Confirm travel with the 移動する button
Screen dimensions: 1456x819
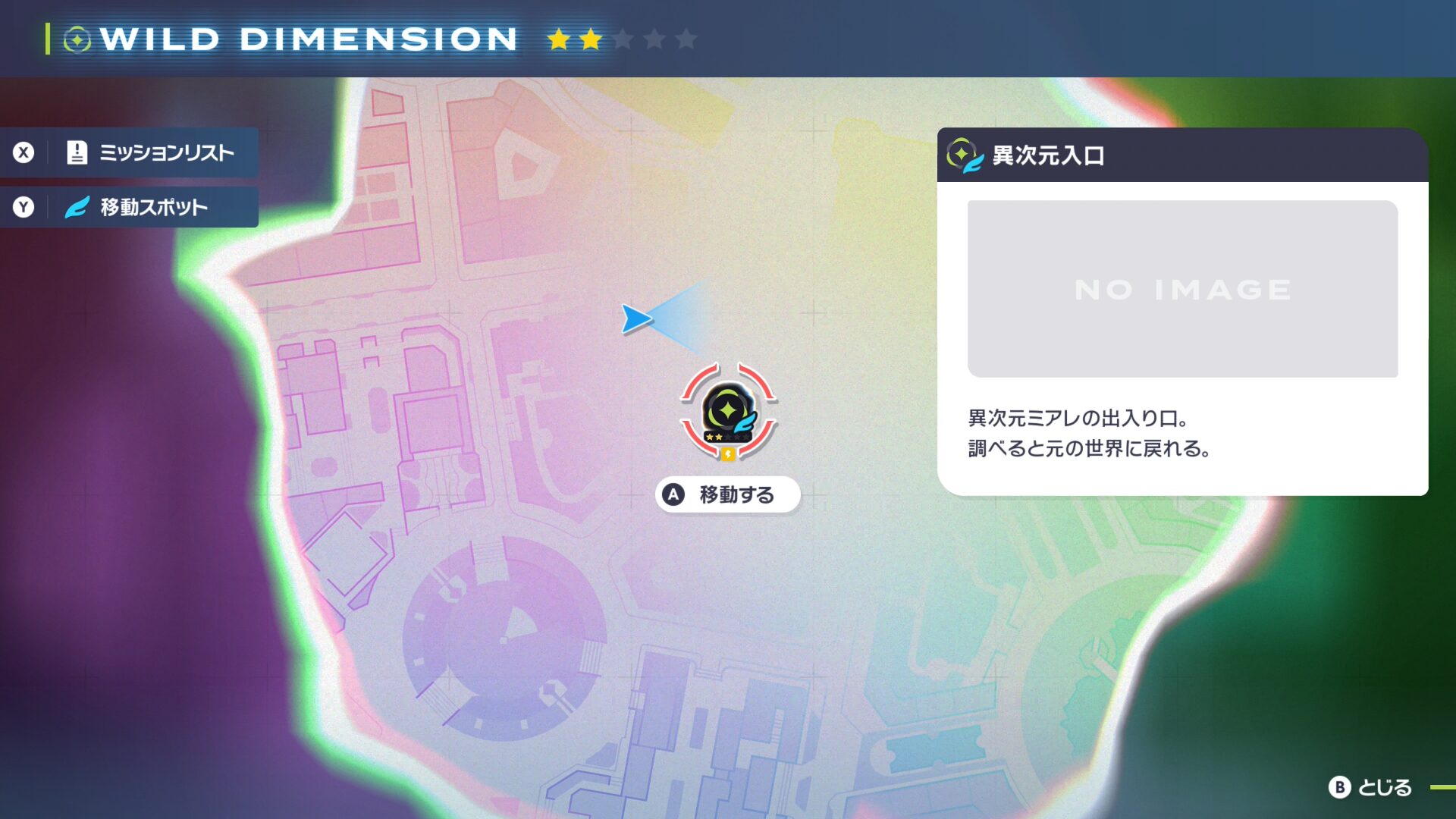[727, 494]
